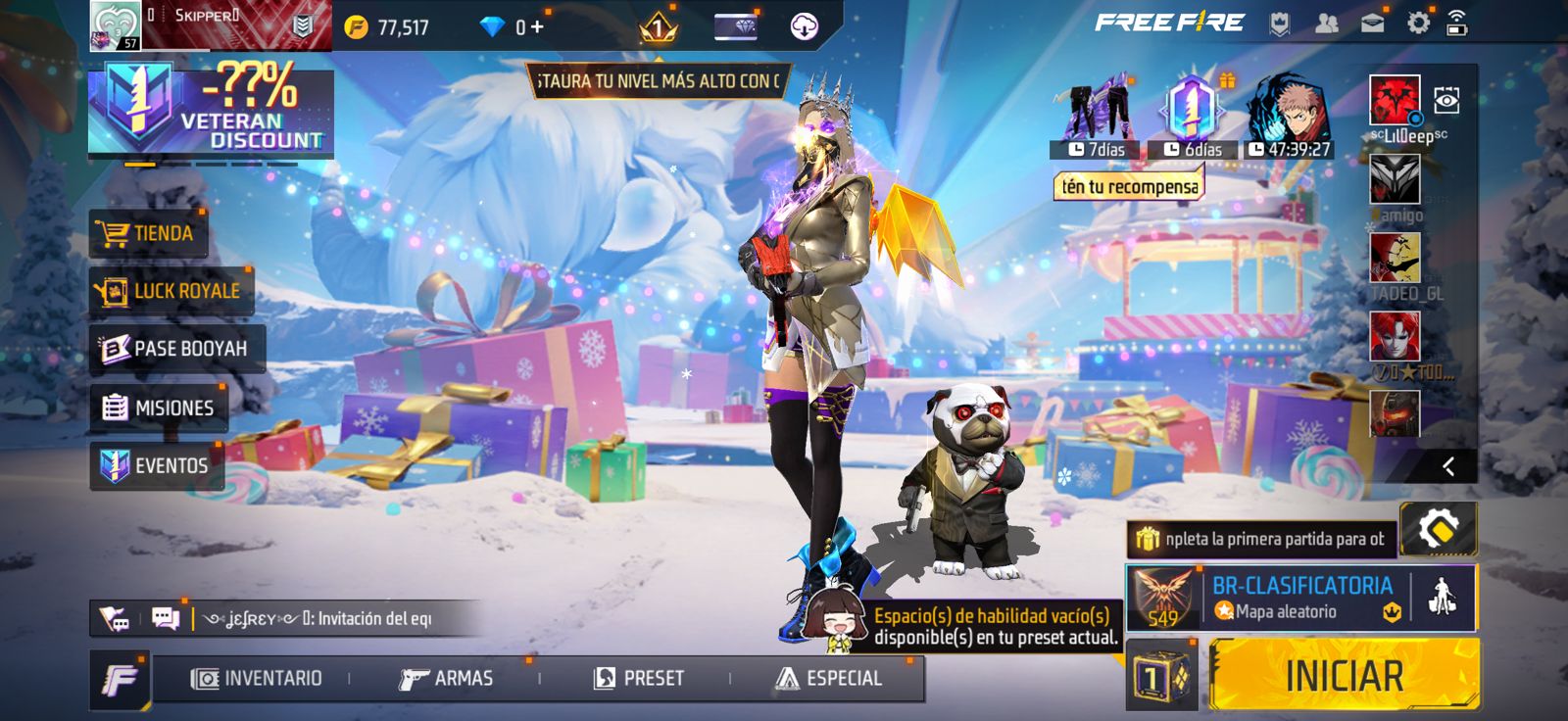1568x721 pixels.
Task: Open the chat message icon
Action: pyautogui.click(x=166, y=618)
